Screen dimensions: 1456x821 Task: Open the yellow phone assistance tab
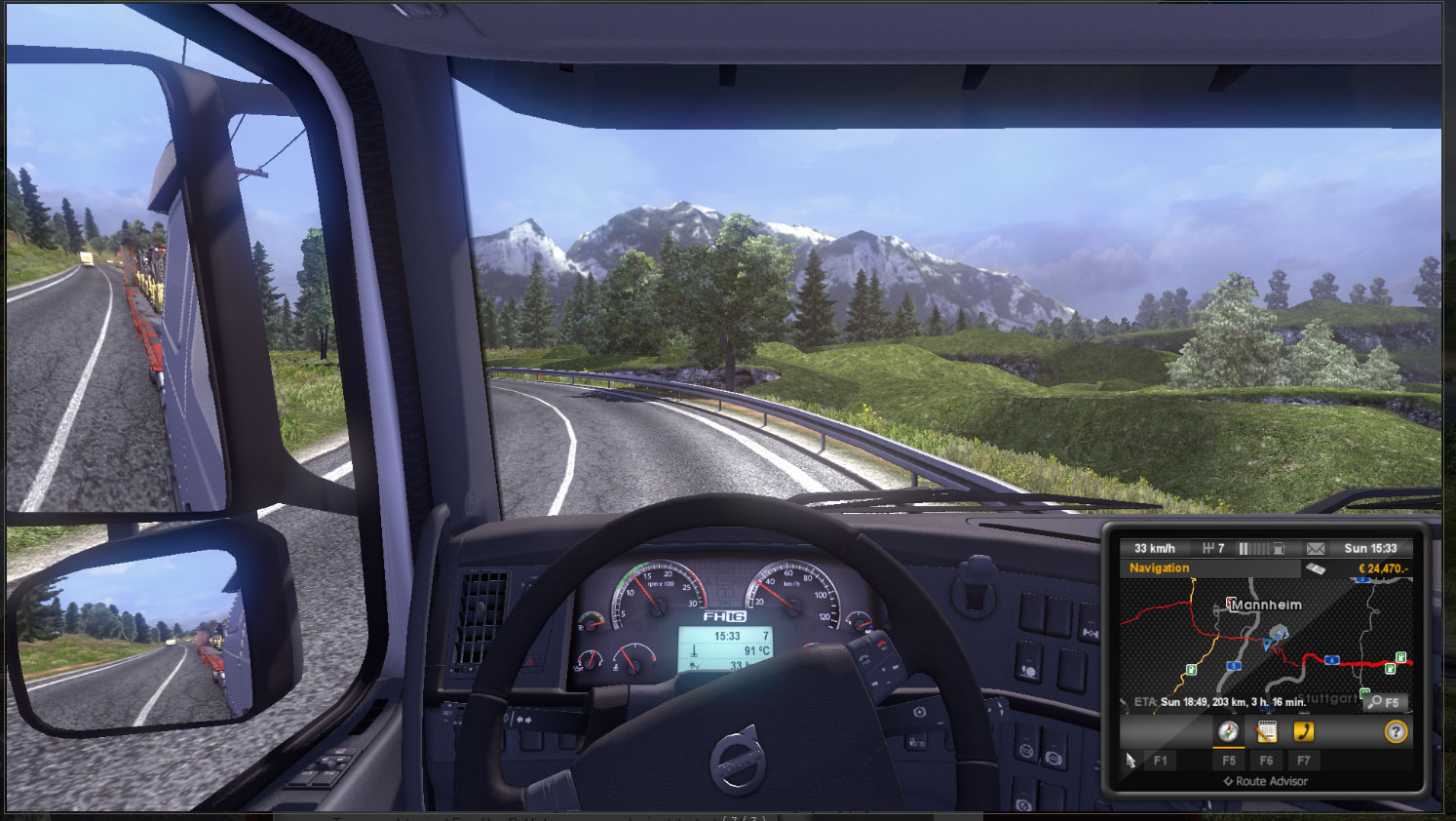click(x=1303, y=731)
